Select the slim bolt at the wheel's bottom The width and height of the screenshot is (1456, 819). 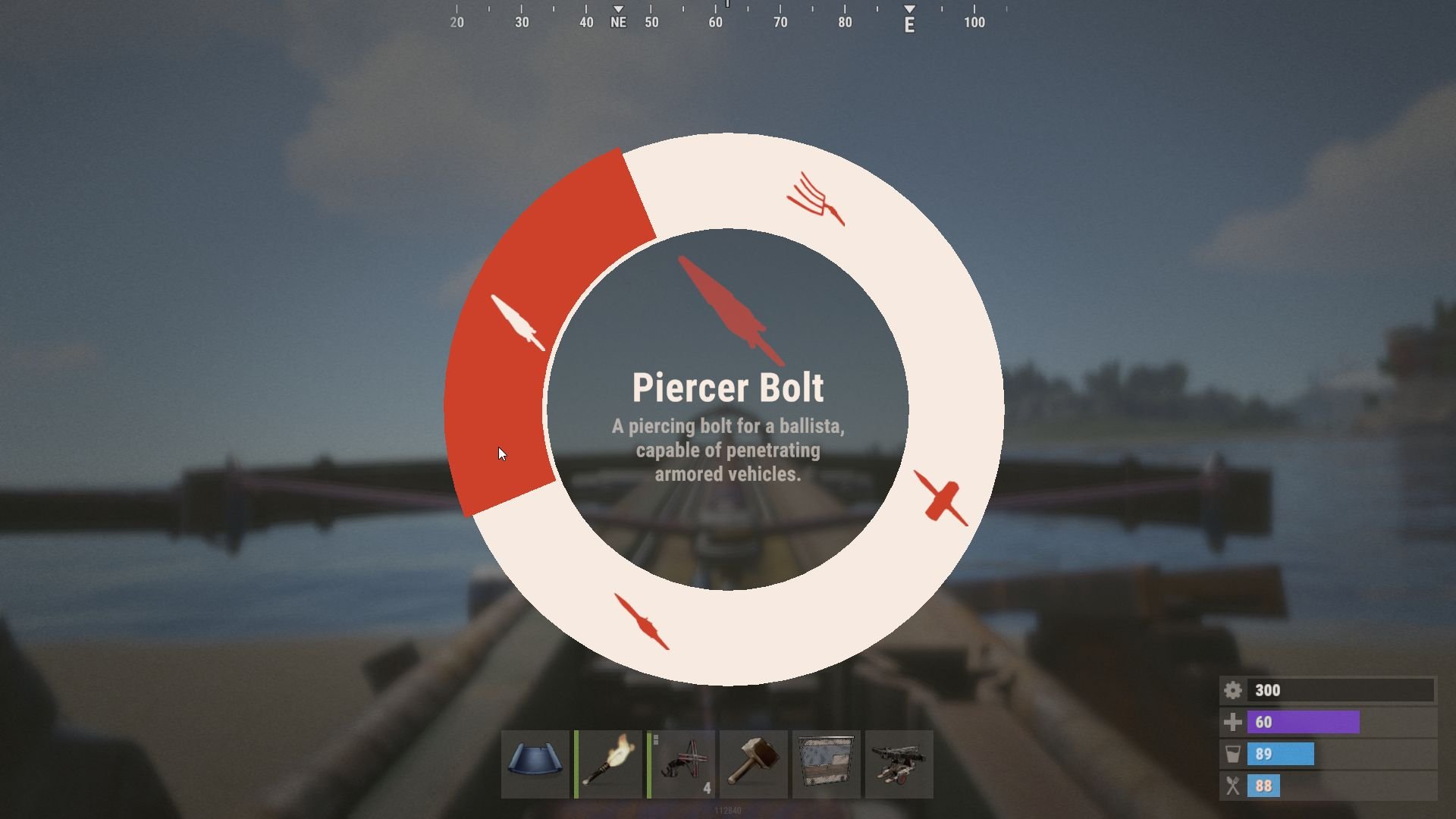(642, 622)
